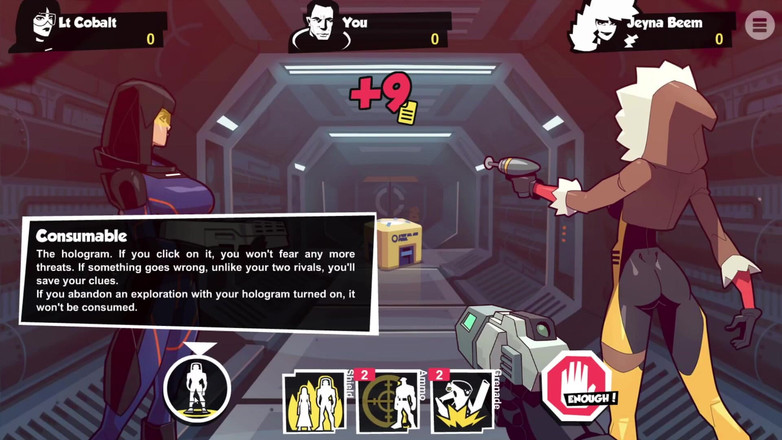Throw the Grenade card
Screen dimensions: 782x440
point(461,402)
